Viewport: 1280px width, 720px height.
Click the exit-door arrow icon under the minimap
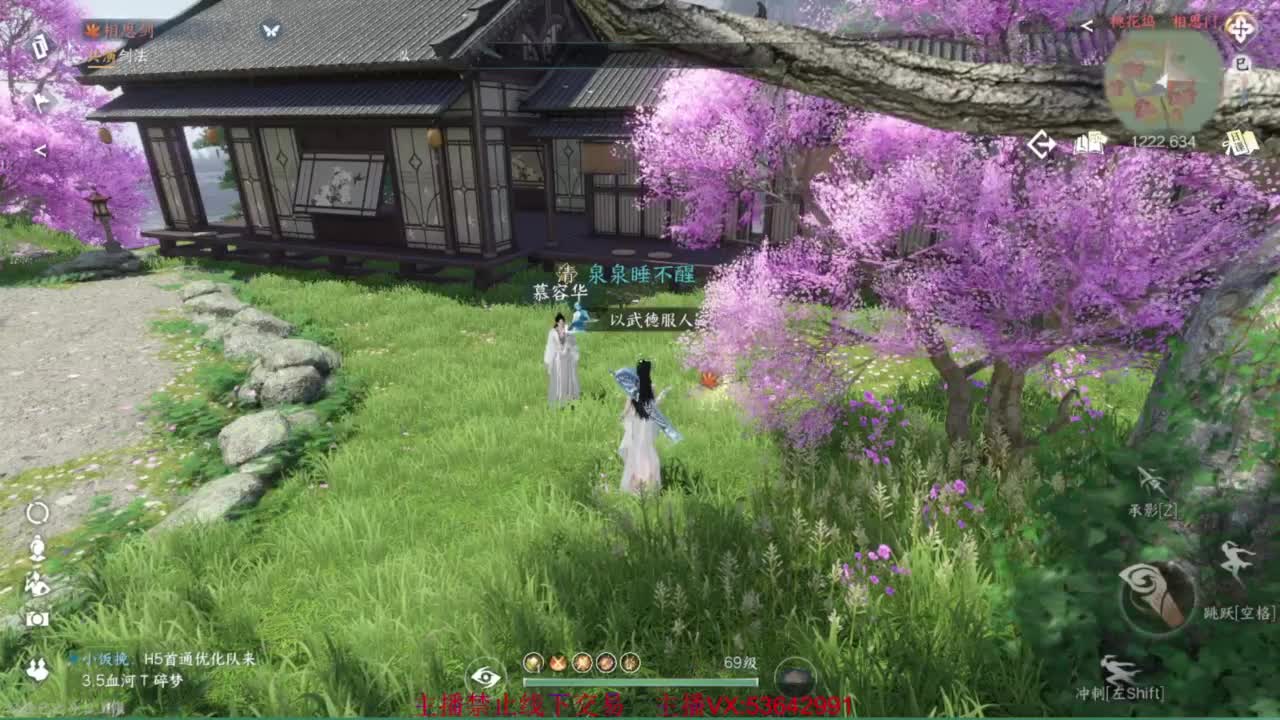1040,143
